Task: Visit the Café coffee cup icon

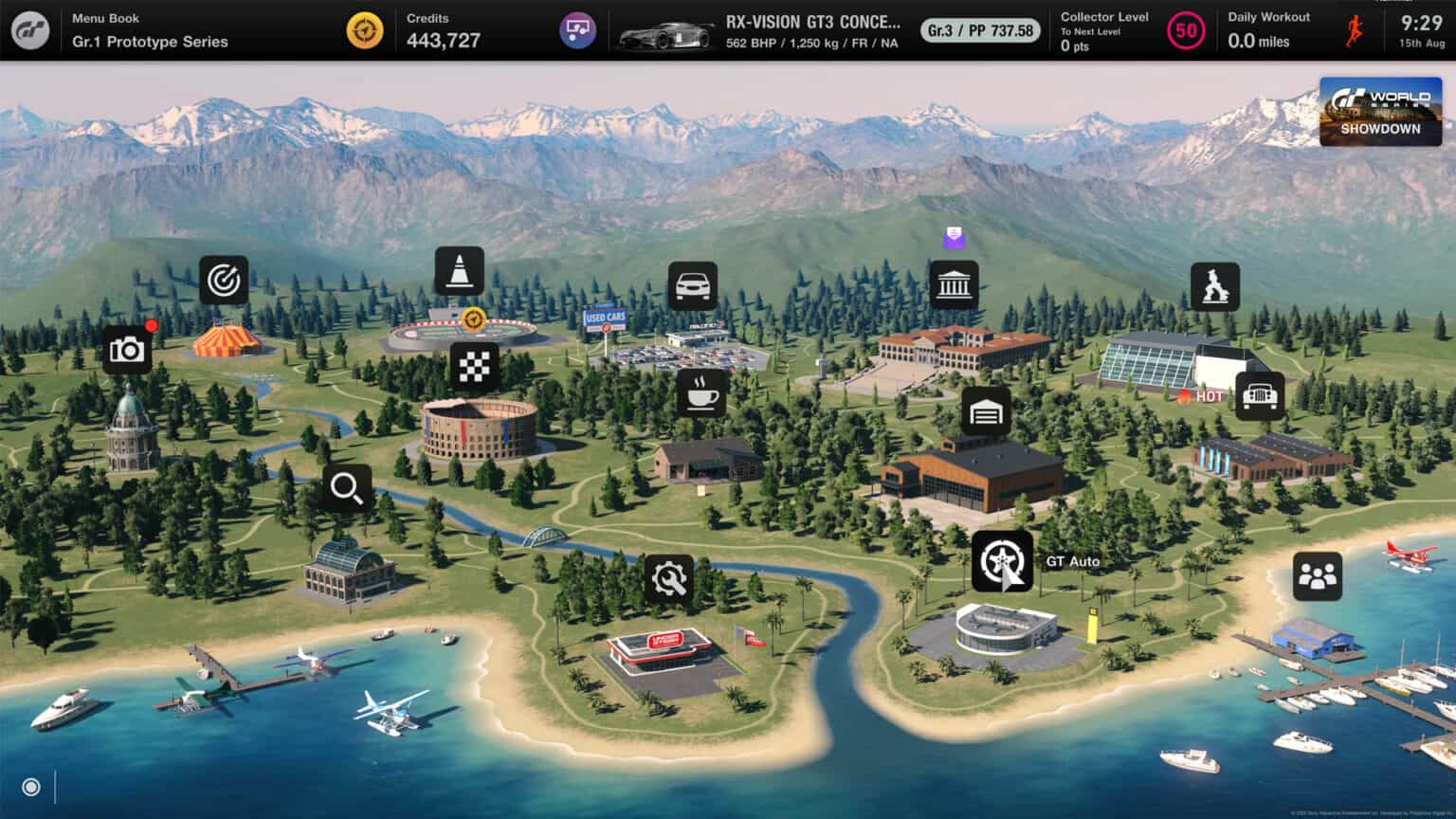Action: point(701,391)
